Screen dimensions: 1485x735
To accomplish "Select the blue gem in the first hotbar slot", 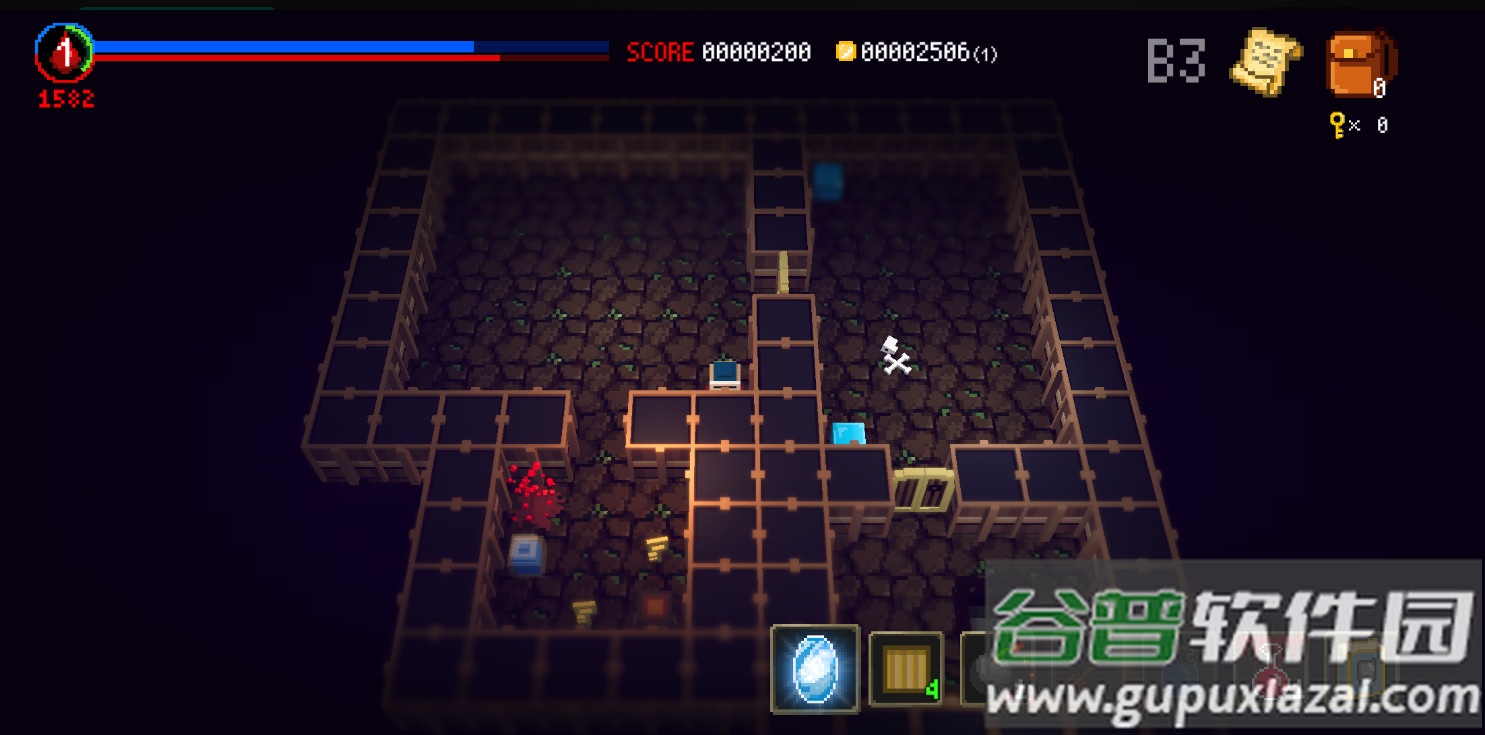I will tap(816, 668).
